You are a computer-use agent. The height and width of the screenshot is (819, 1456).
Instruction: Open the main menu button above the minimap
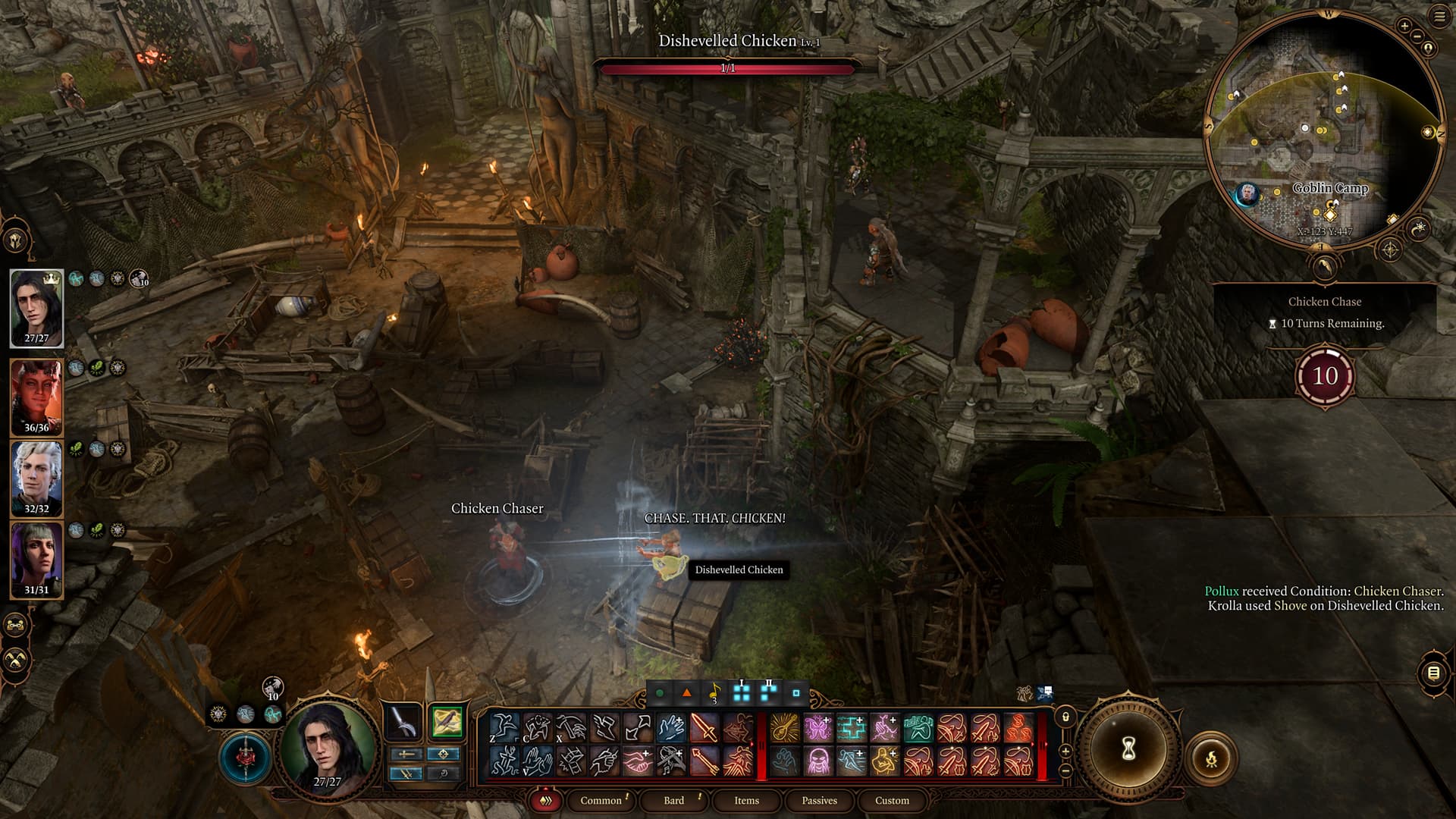[x=1439, y=17]
